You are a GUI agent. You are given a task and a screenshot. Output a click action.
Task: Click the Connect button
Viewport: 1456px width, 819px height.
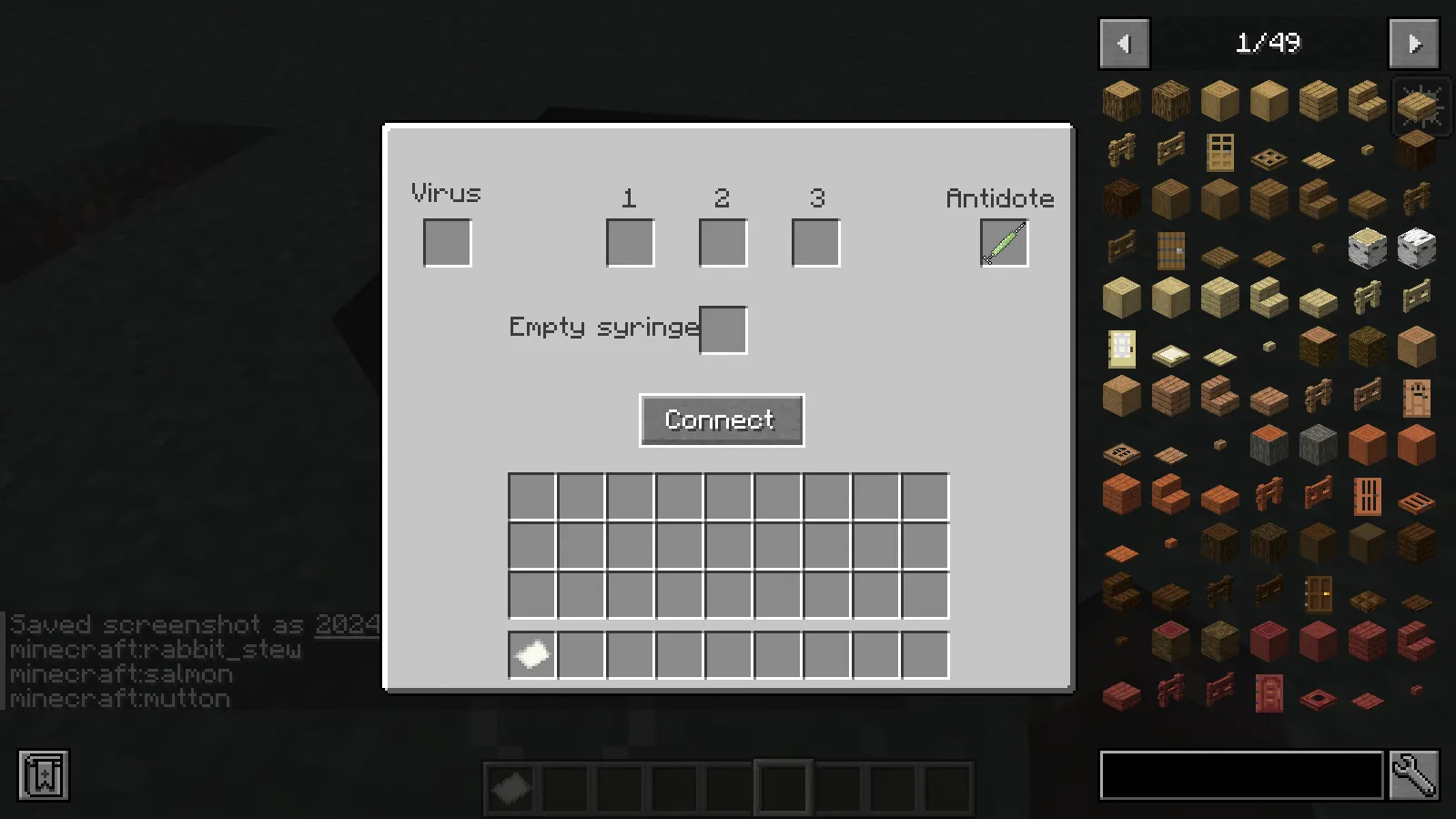(721, 420)
